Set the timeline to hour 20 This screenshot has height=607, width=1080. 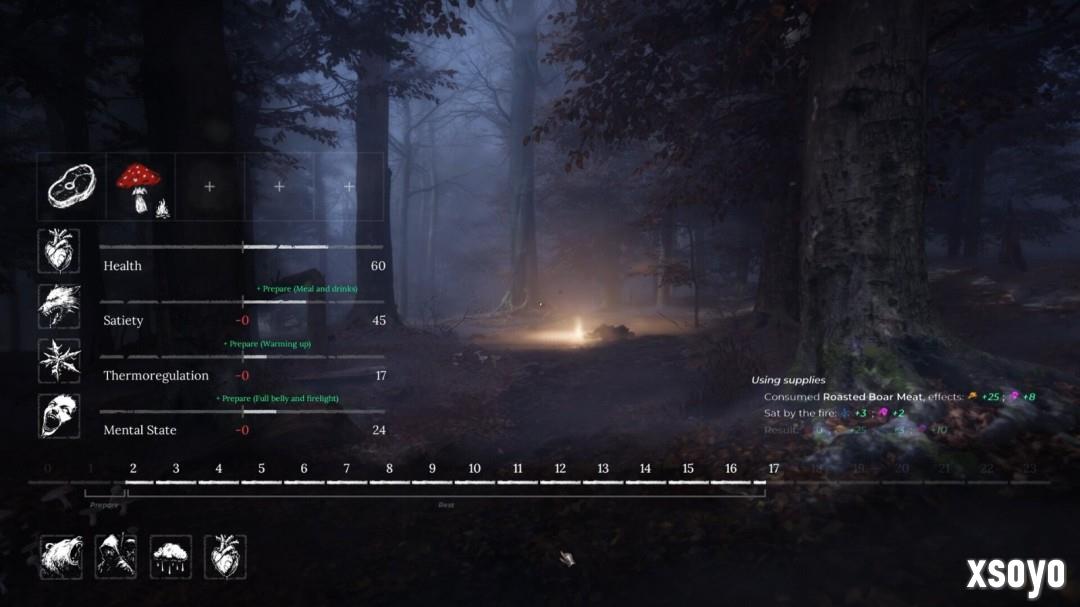[902, 469]
